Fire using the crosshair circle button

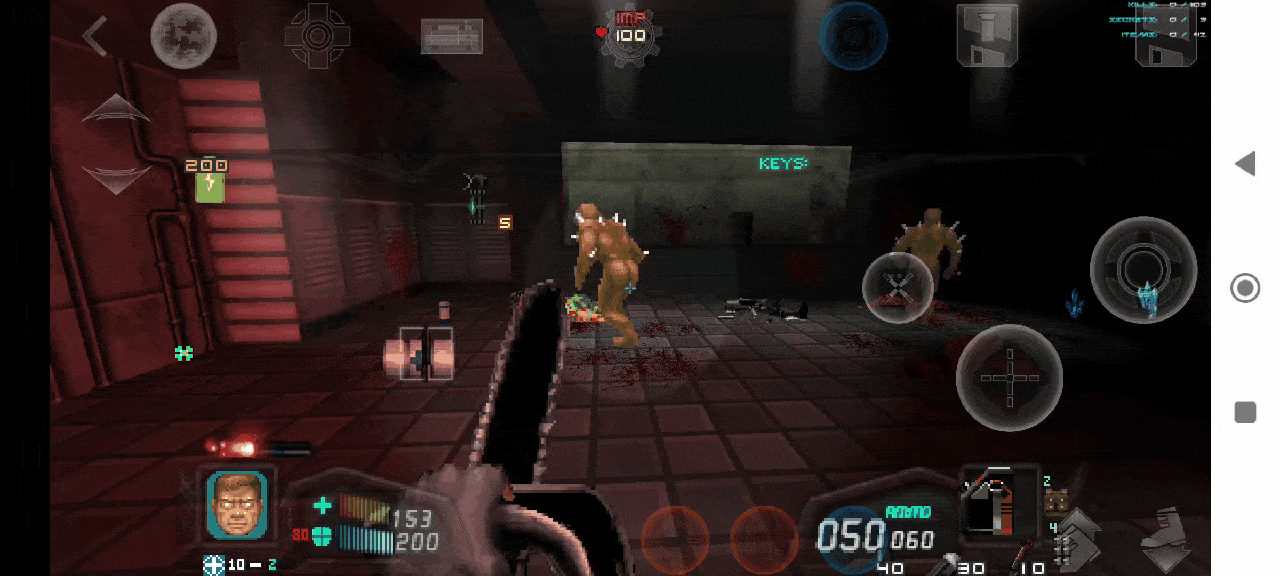click(1008, 378)
